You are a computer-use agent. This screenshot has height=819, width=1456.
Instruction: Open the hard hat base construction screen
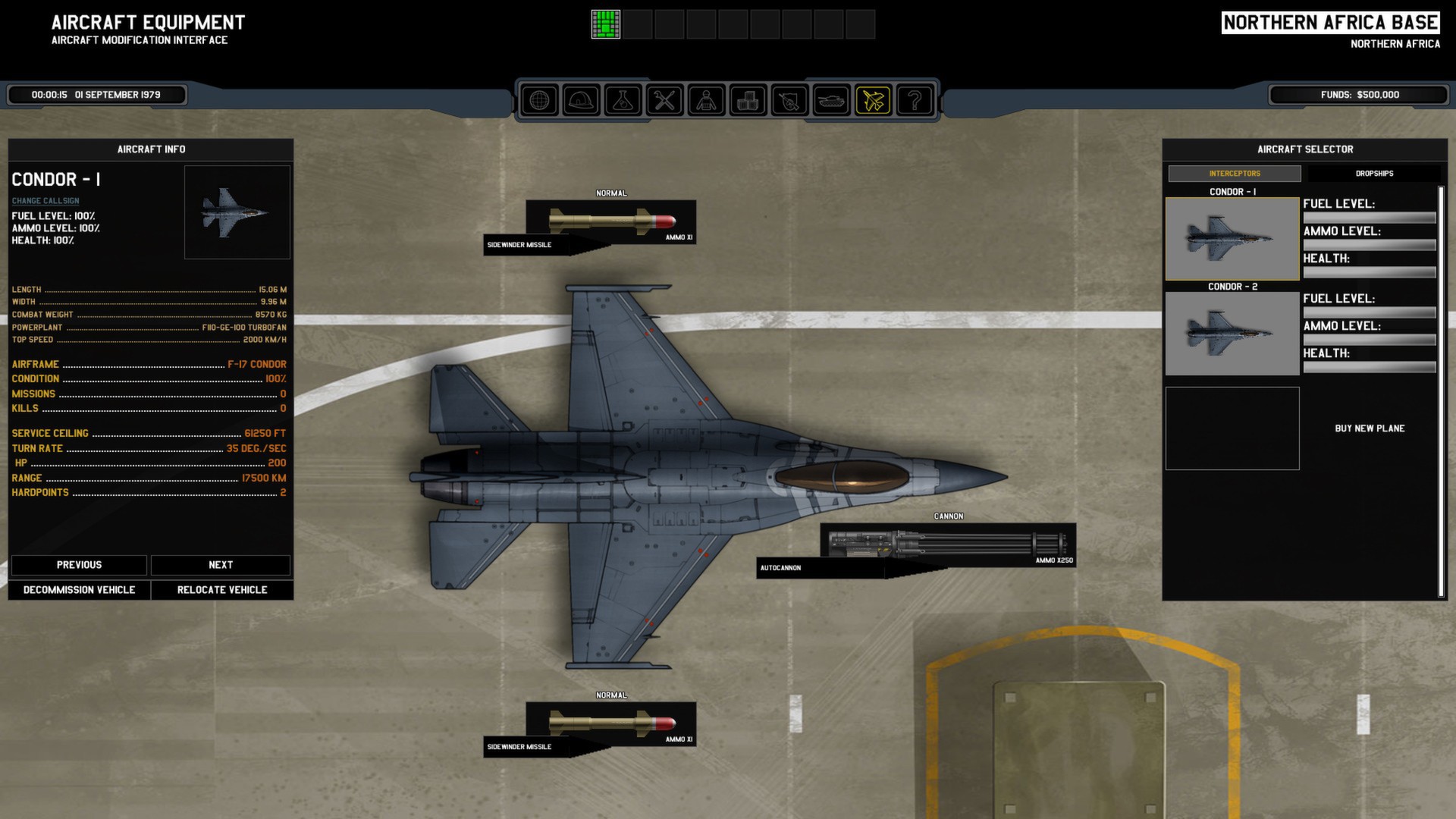coord(581,100)
